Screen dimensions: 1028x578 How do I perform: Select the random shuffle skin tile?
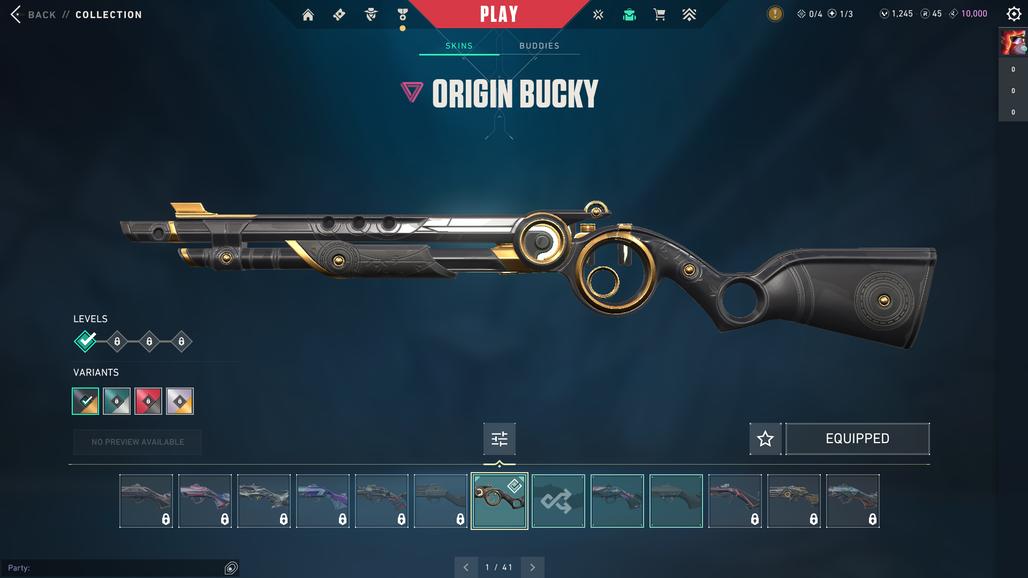558,501
